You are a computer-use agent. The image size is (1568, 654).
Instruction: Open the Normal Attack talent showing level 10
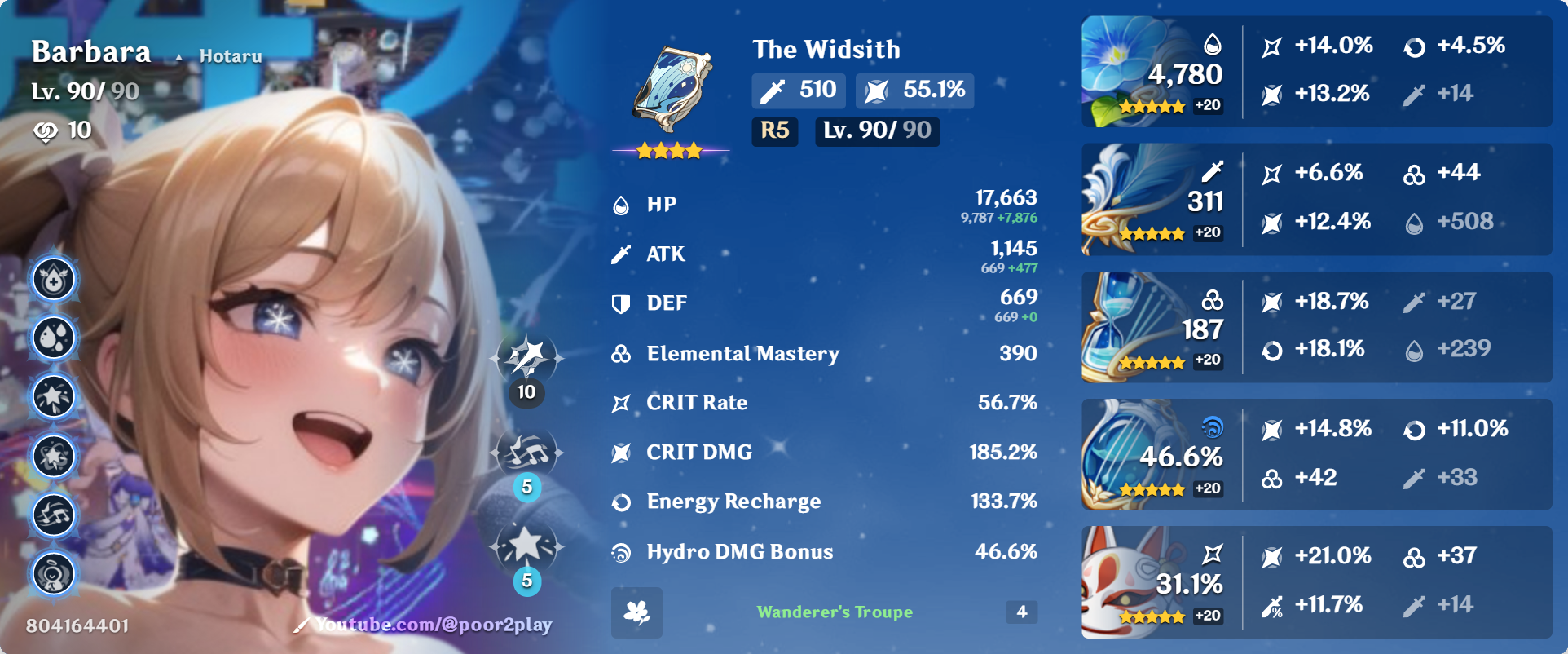click(527, 359)
